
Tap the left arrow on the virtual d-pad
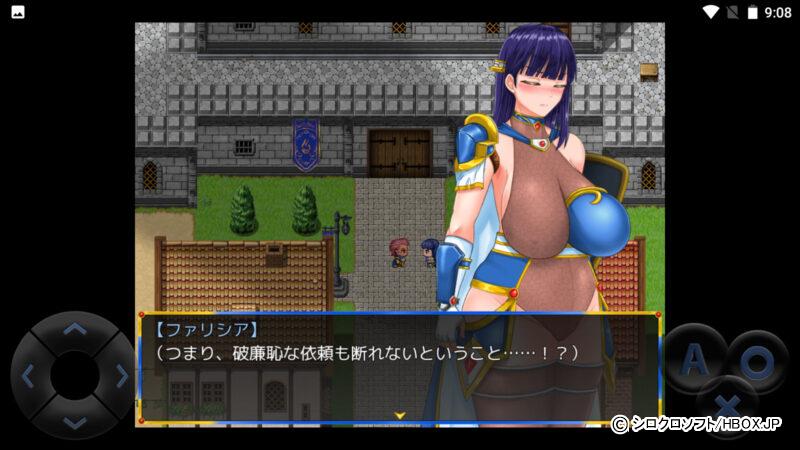click(28, 376)
